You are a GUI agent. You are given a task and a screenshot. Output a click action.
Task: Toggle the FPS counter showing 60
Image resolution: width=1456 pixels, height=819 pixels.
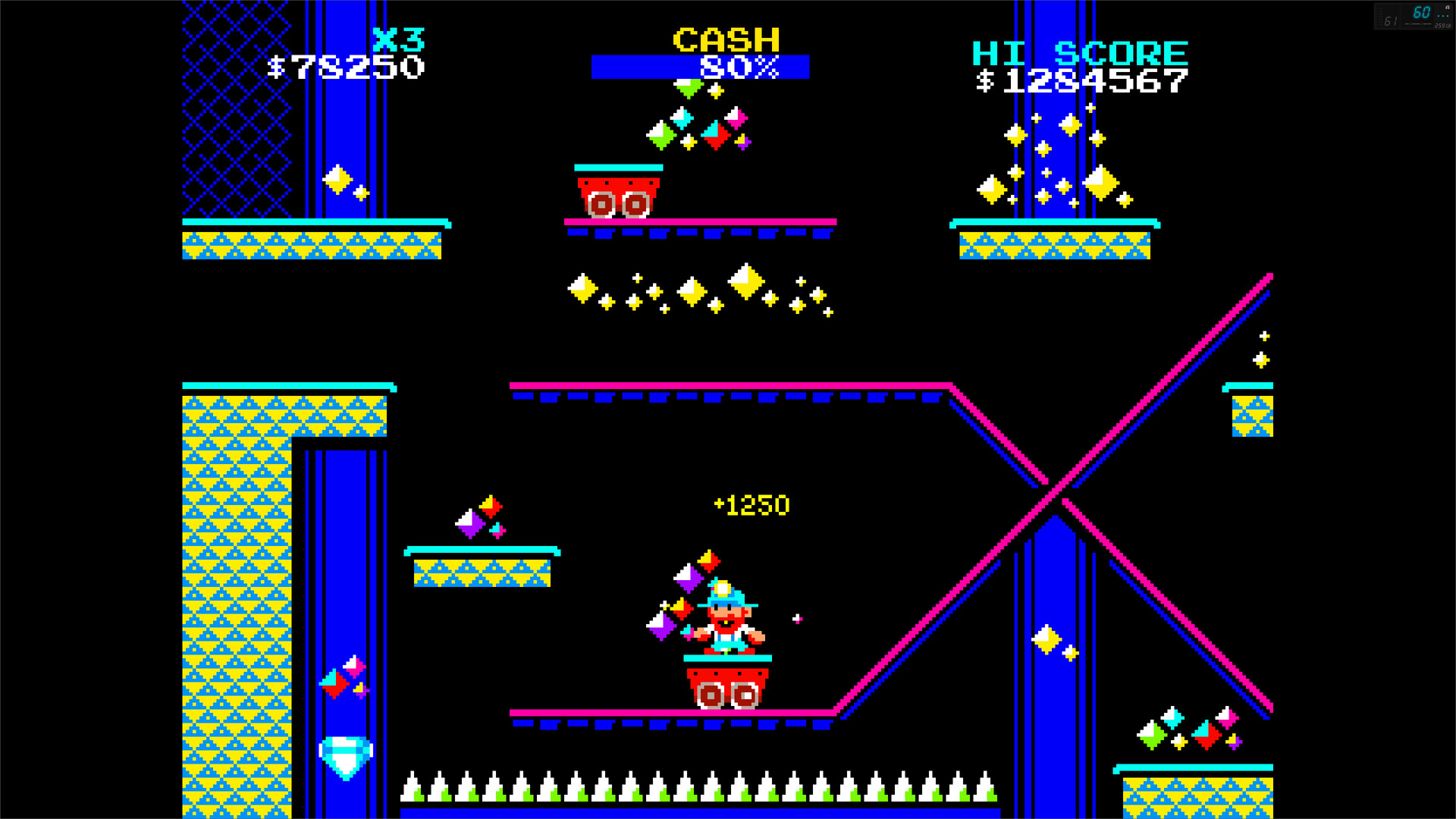(1422, 13)
